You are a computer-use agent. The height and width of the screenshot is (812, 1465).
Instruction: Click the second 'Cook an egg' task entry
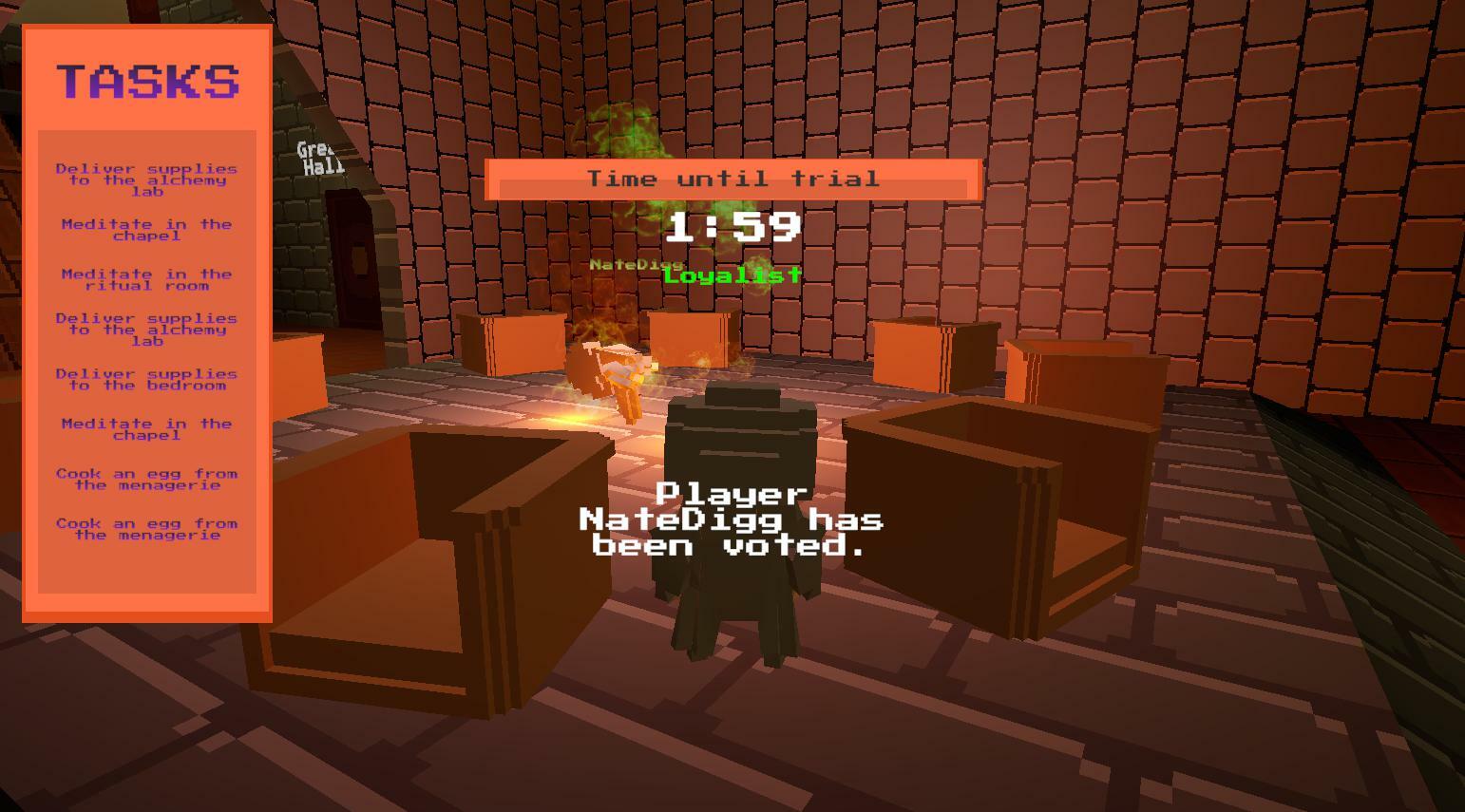pyautogui.click(x=145, y=529)
